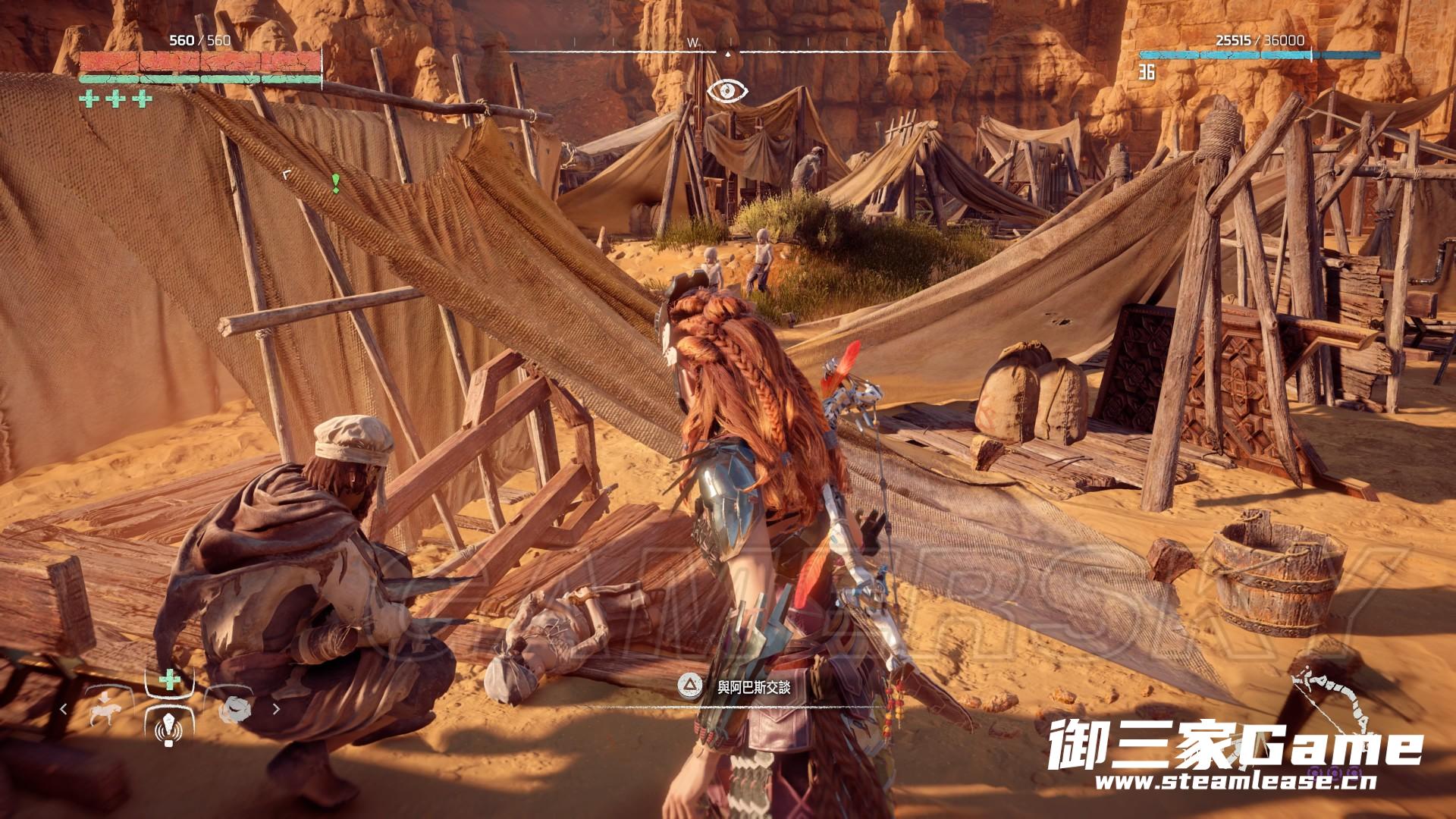Choose the talk to Abbas prompt text

(x=753, y=688)
